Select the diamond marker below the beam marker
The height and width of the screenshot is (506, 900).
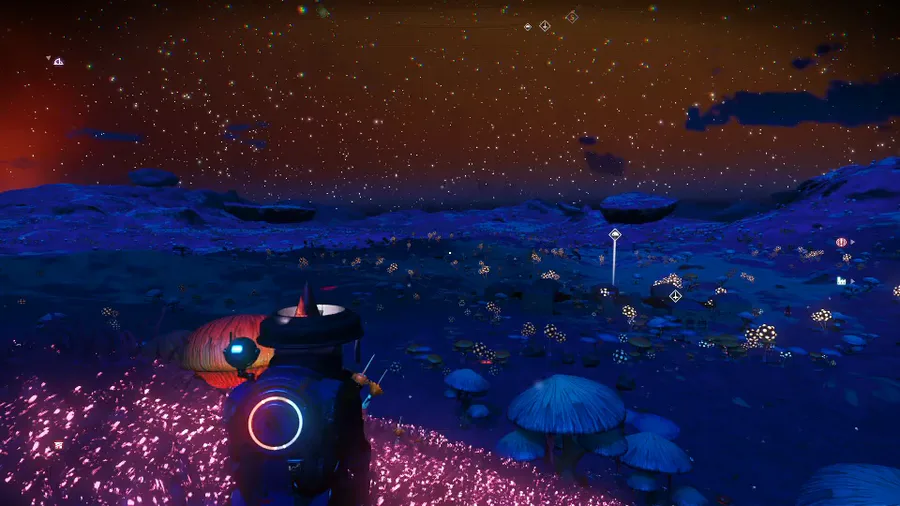click(675, 295)
